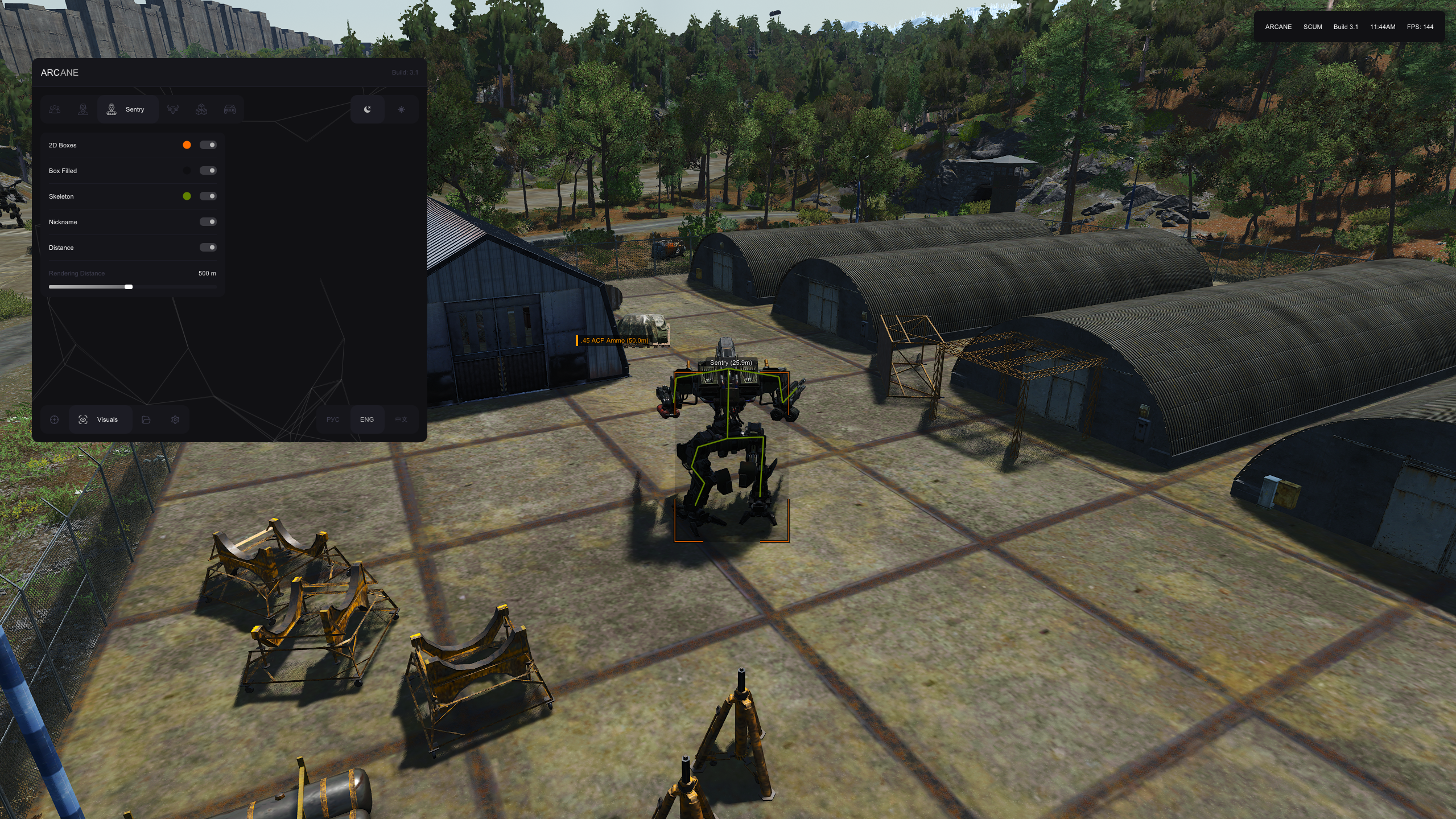1456x819 pixels.
Task: Open the crosshair aim section
Action: point(55,419)
